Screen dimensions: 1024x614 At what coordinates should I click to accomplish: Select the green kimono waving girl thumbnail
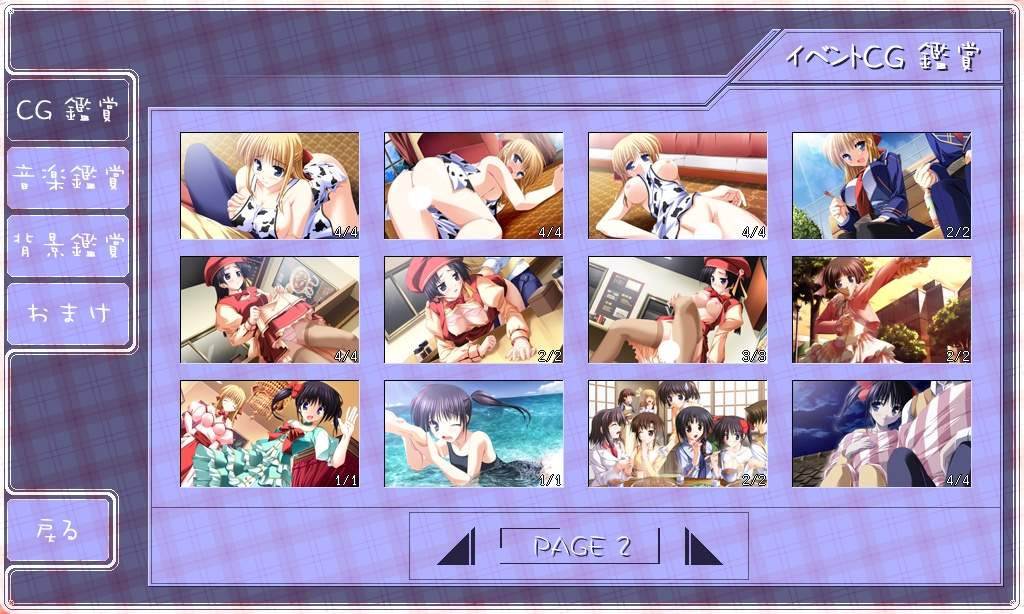point(270,433)
